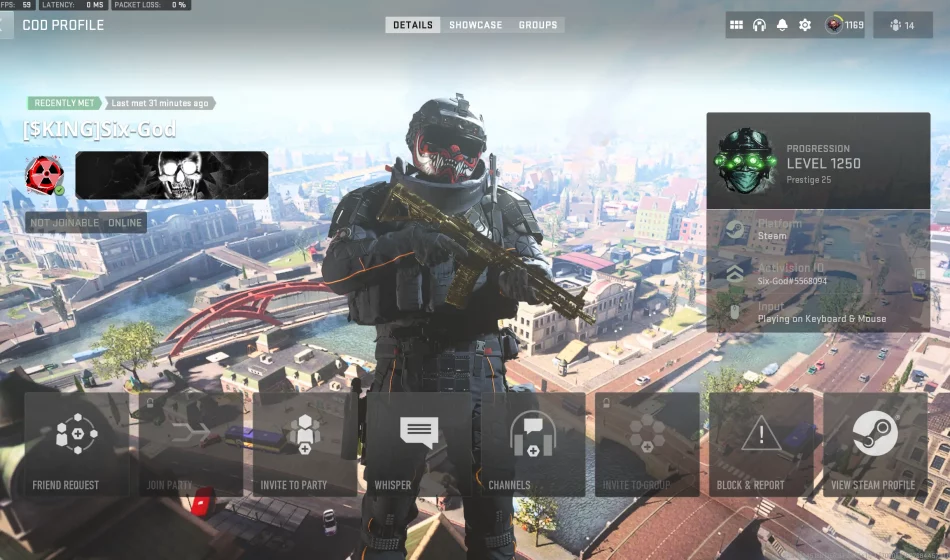View the player's Steam profile
This screenshot has width=950, height=560.
click(x=875, y=444)
